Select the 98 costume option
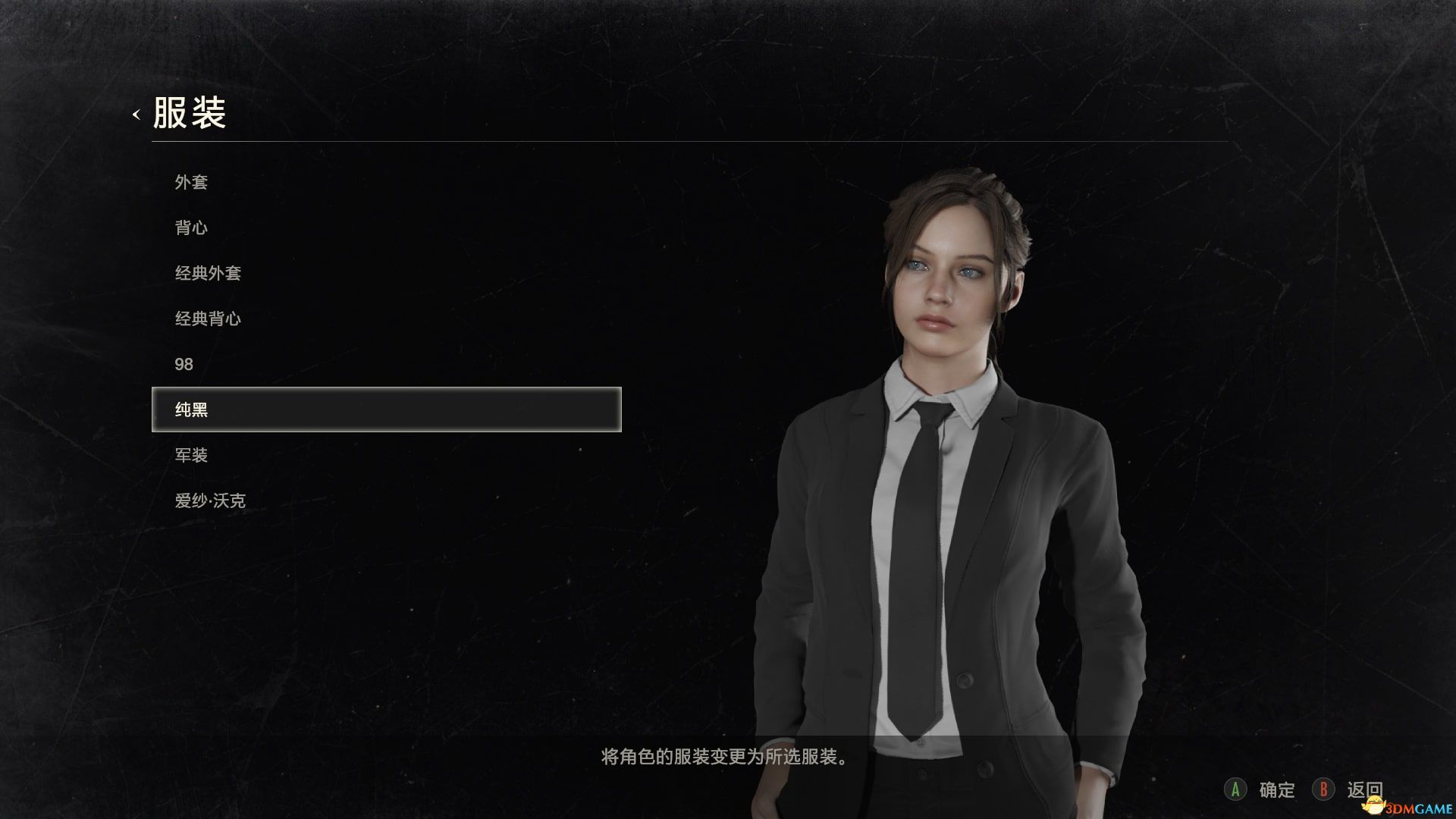Viewport: 1456px width, 819px height. point(186,364)
